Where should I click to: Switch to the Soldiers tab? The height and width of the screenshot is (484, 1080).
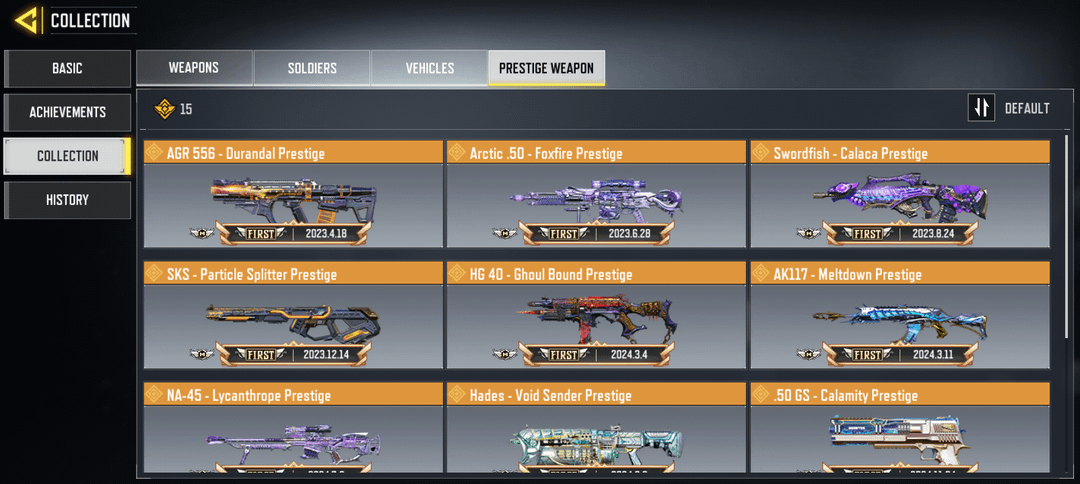point(312,68)
